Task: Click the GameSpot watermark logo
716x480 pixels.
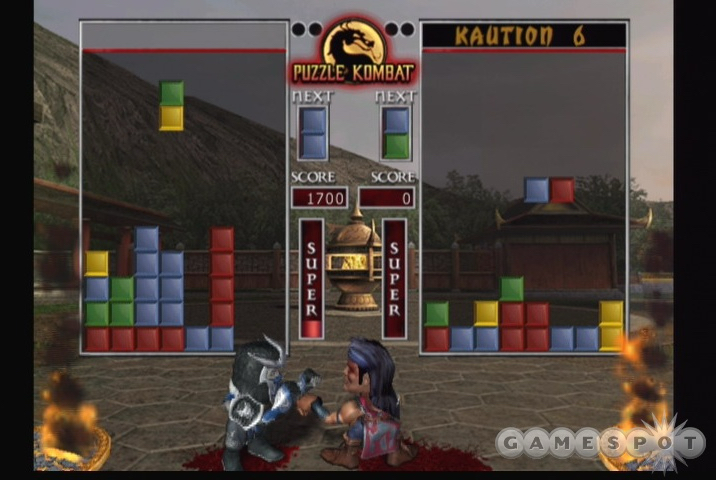Action: (598, 442)
